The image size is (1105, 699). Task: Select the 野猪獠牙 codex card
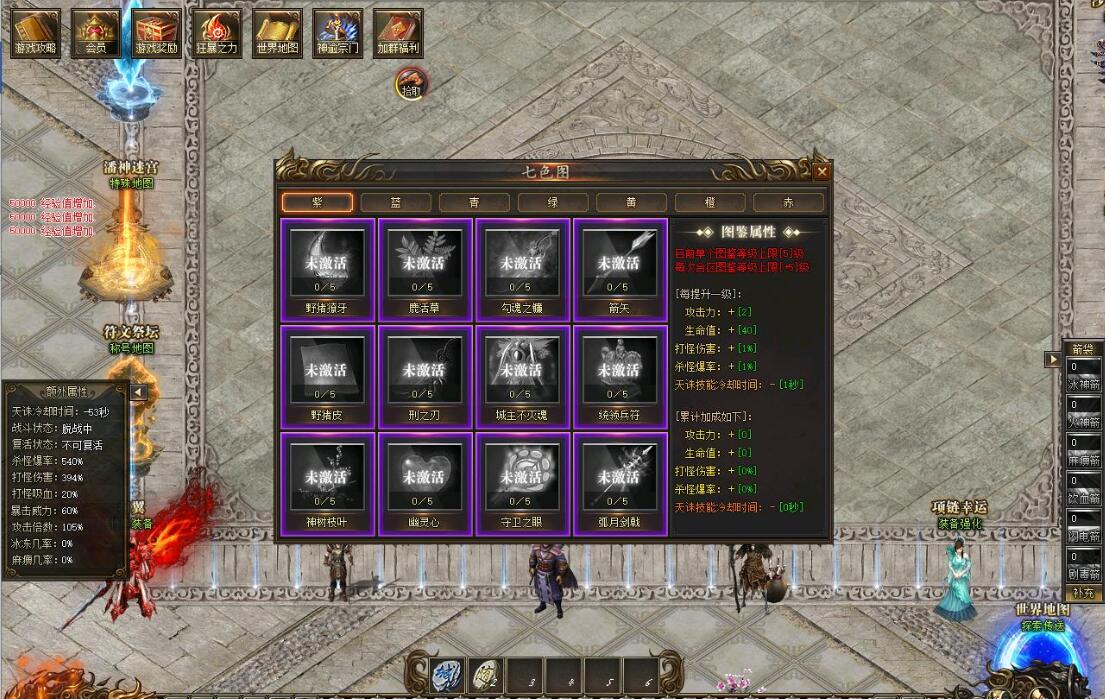(328, 269)
